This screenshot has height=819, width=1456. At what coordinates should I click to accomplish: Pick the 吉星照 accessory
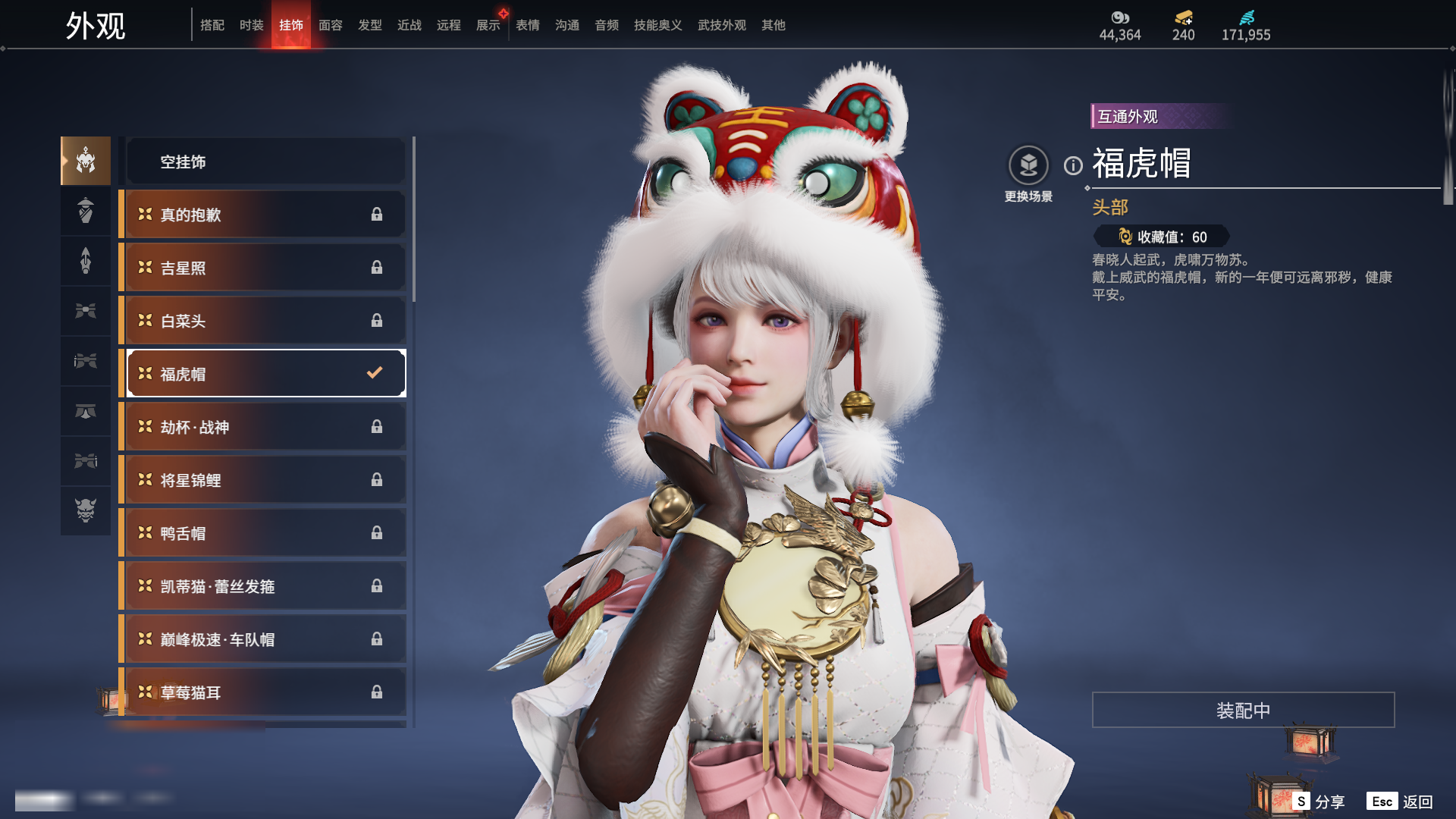[x=265, y=268]
